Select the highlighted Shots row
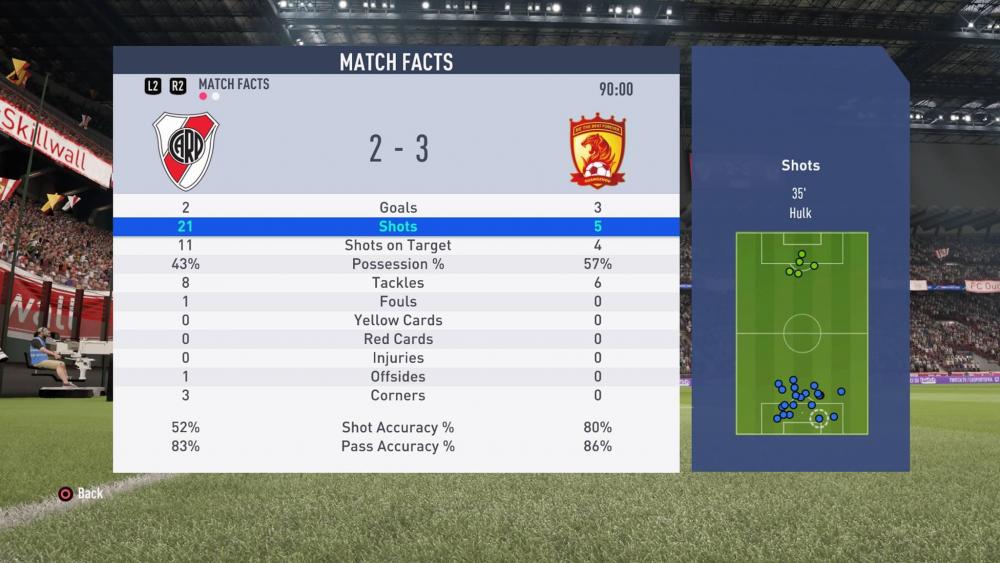Image resolution: width=1000 pixels, height=563 pixels. coord(398,226)
